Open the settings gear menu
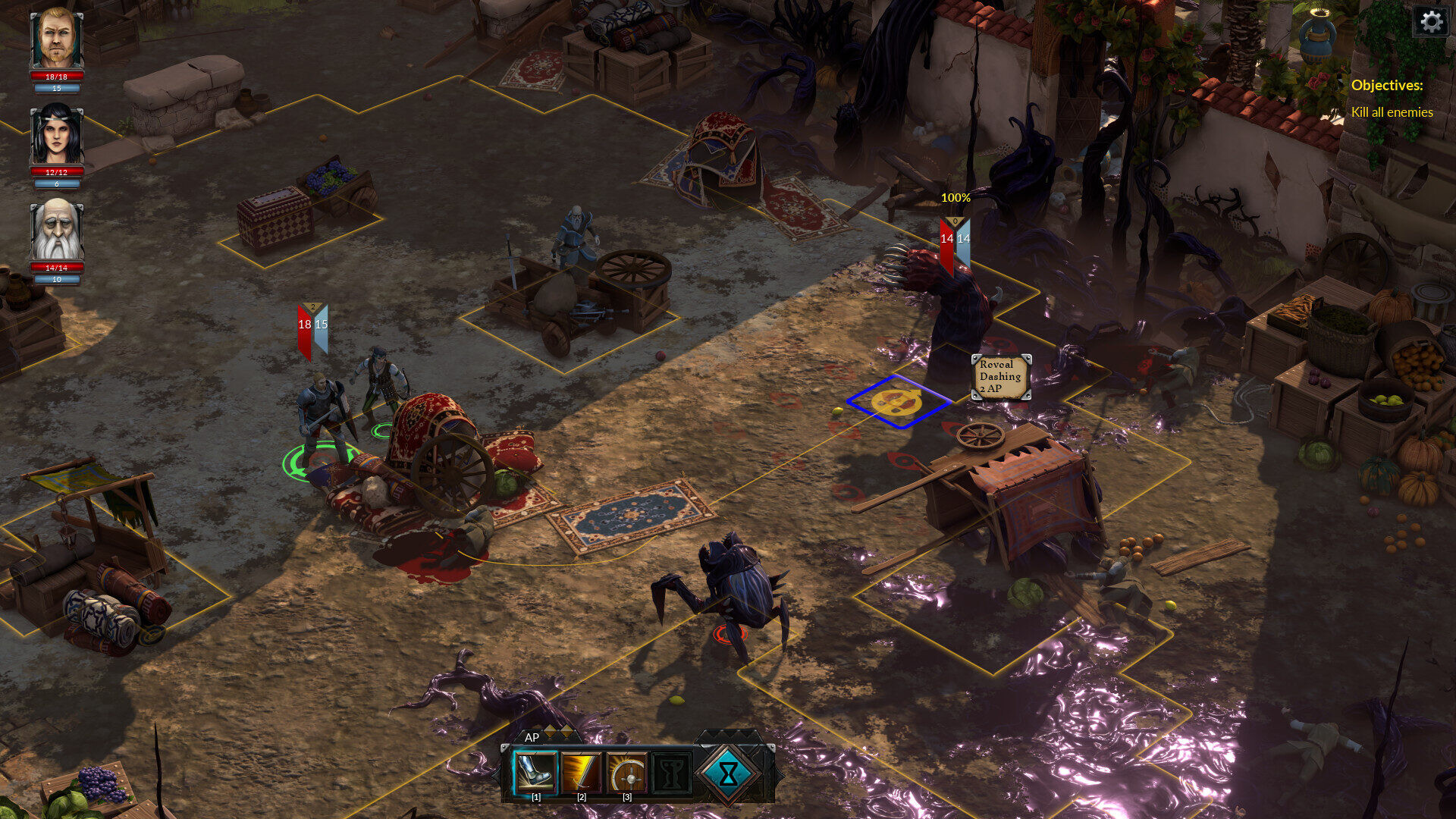Screen dimensions: 1456x819 click(1431, 21)
